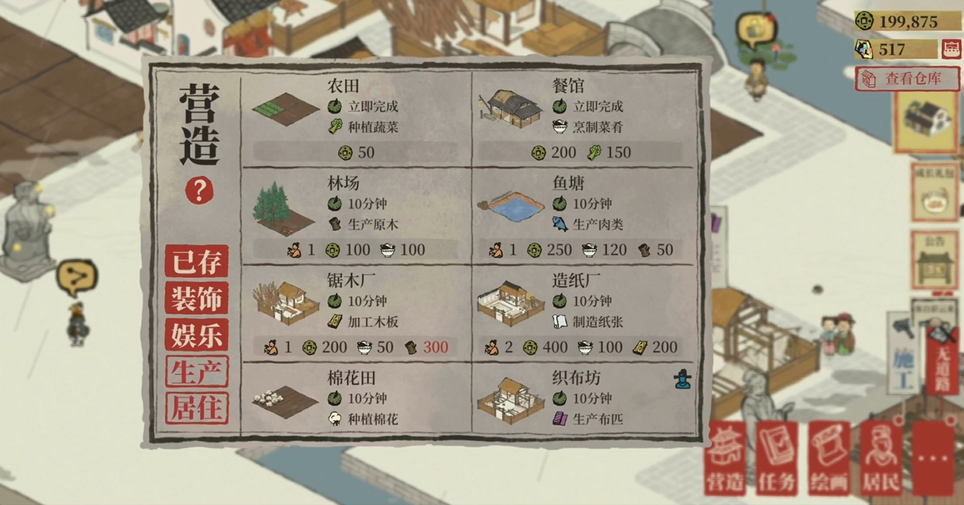964x505 pixels.
Task: Expand the red three-dots more menu
Action: click(934, 459)
